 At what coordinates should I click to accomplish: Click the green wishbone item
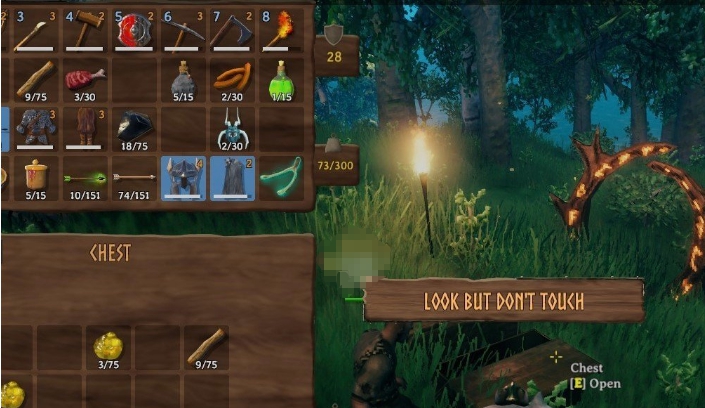282,176
